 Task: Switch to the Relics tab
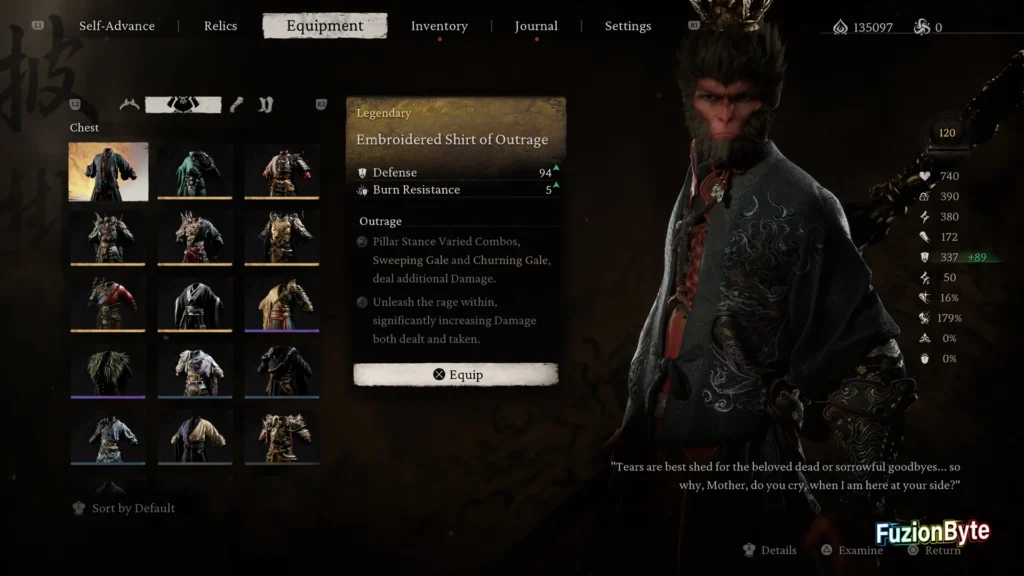click(x=220, y=26)
